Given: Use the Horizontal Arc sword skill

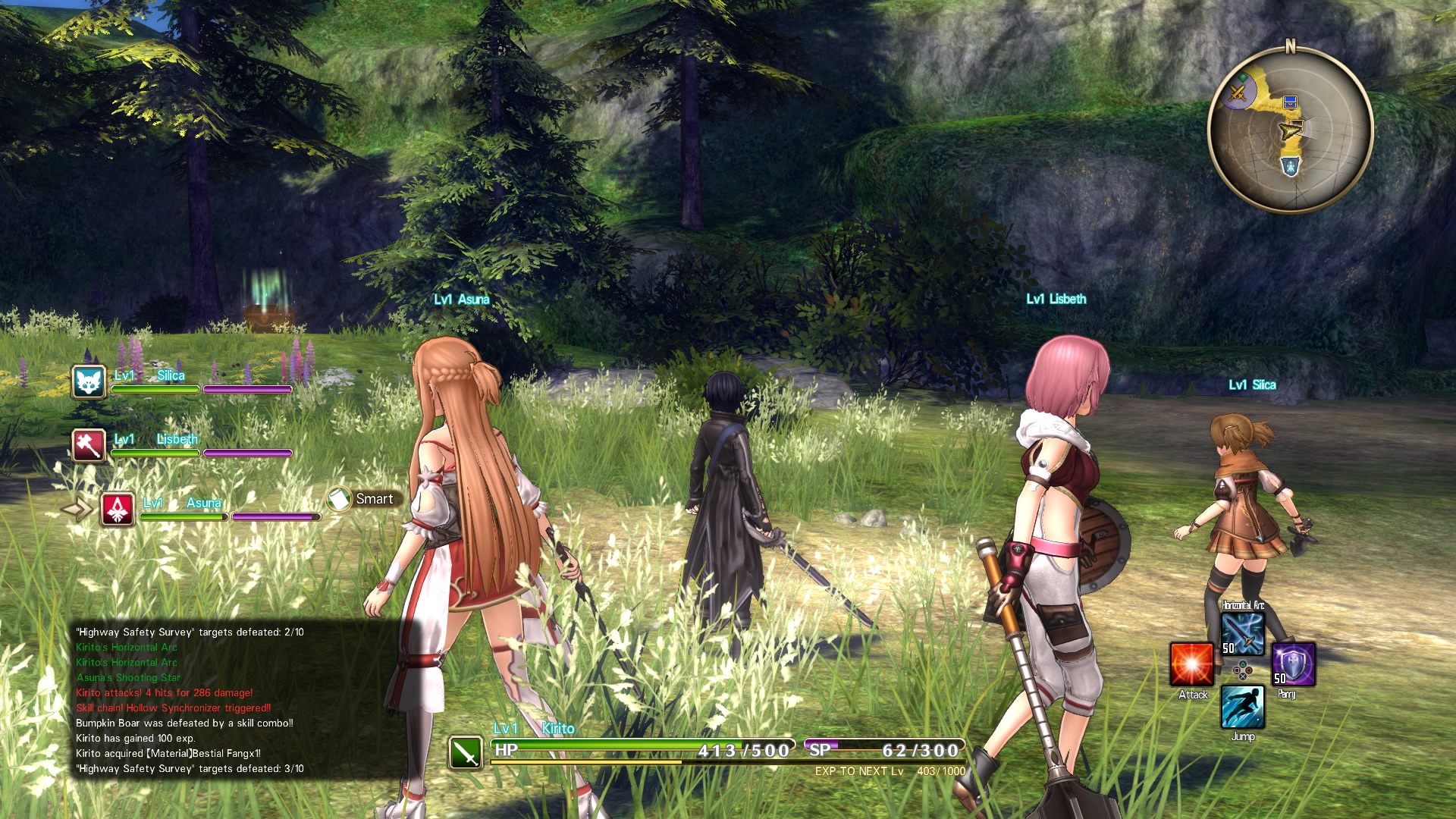Looking at the screenshot, I should click(x=1243, y=633).
